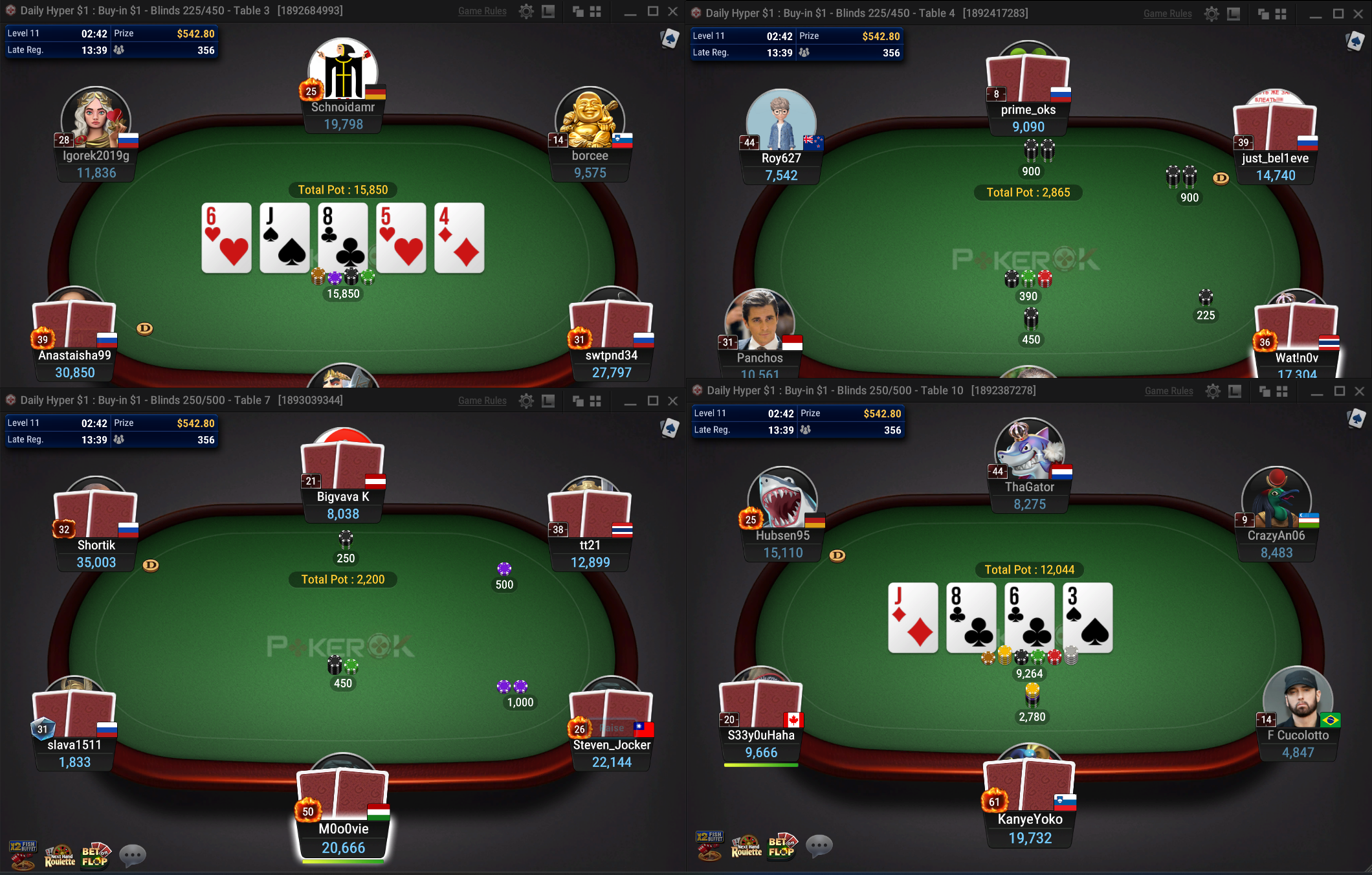Open Next Hand Roulette on Table 7
Viewport: 1372px width, 875px height.
[x=60, y=855]
